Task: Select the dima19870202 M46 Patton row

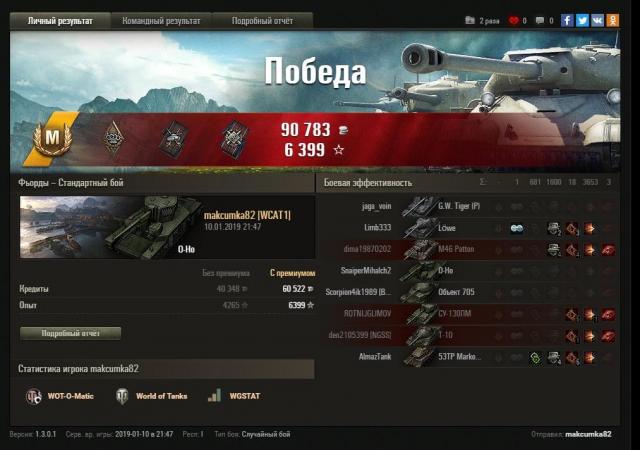Action: point(469,249)
